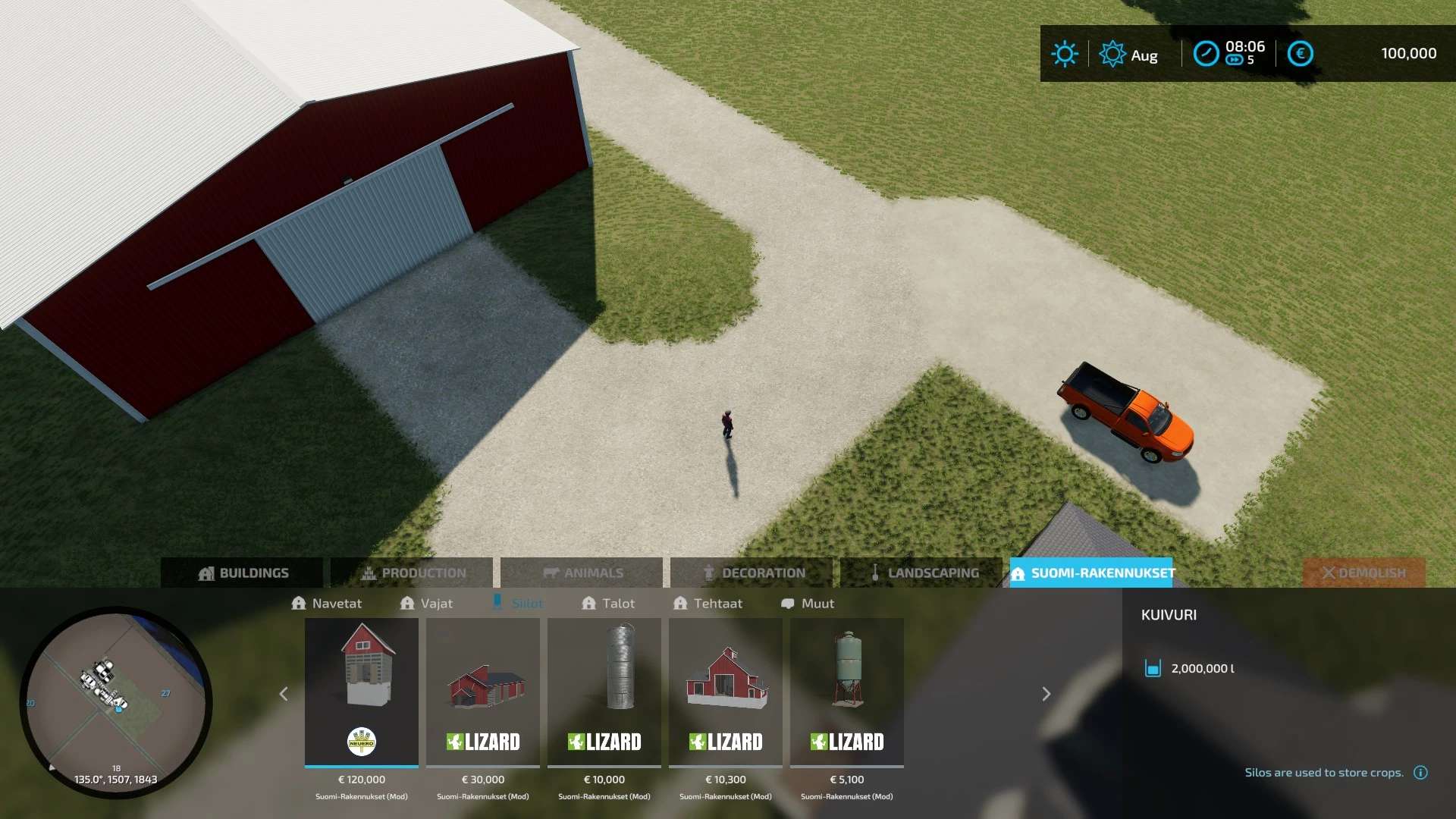1456x819 pixels.
Task: Select the Animals category tab
Action: pyautogui.click(x=582, y=573)
